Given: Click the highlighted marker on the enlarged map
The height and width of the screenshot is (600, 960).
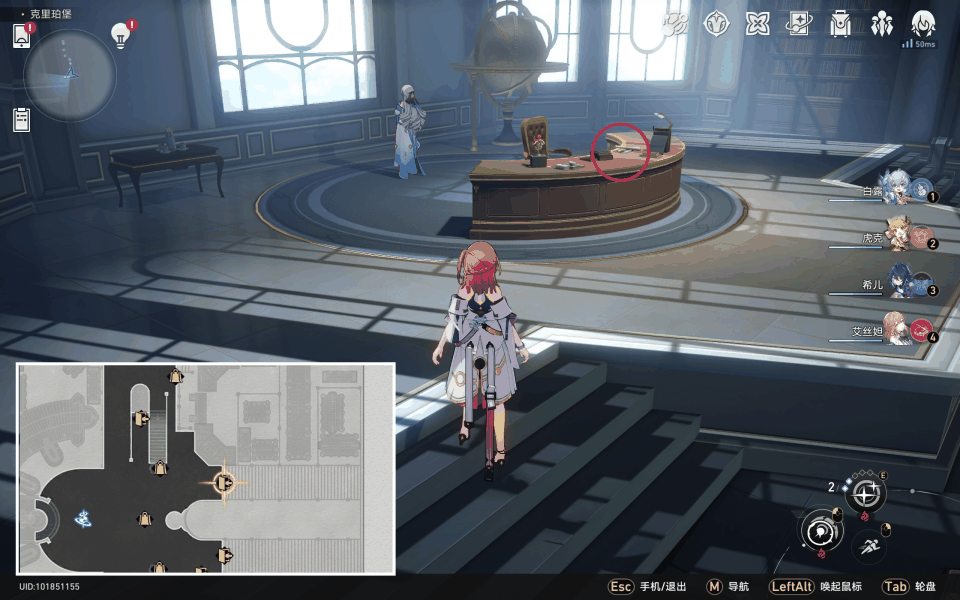Looking at the screenshot, I should coord(224,483).
